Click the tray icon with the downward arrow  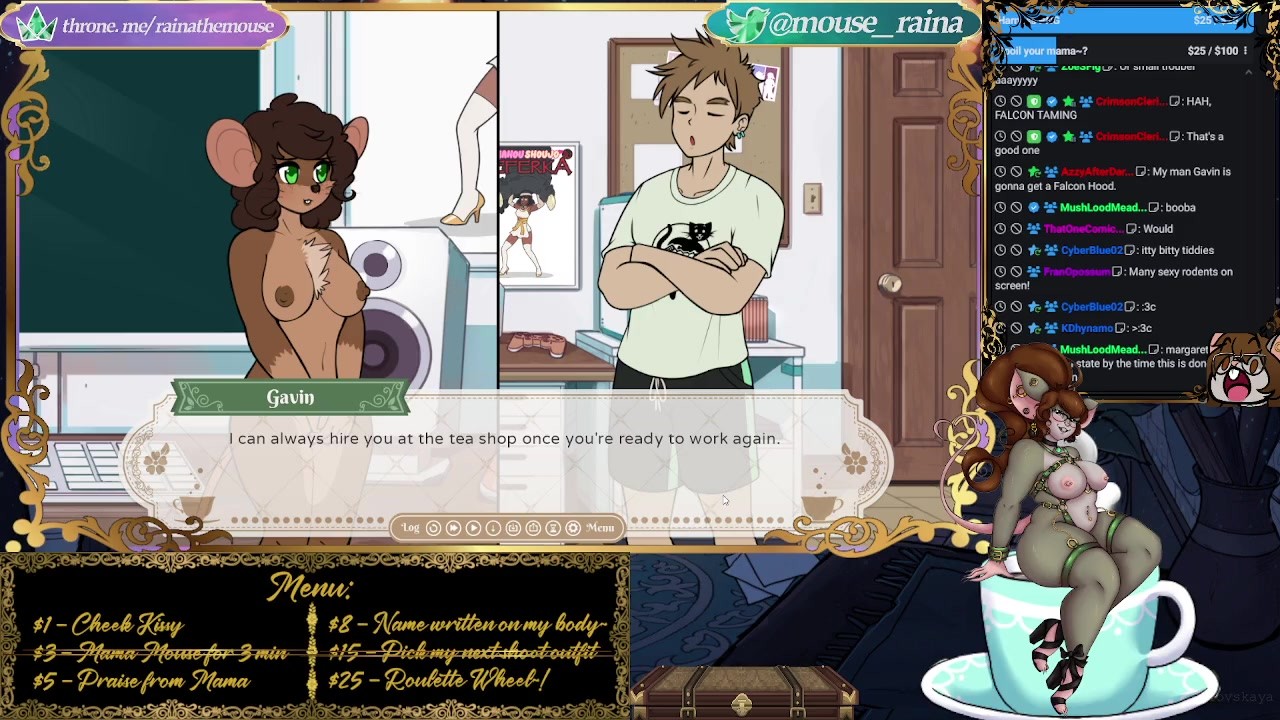(x=513, y=528)
